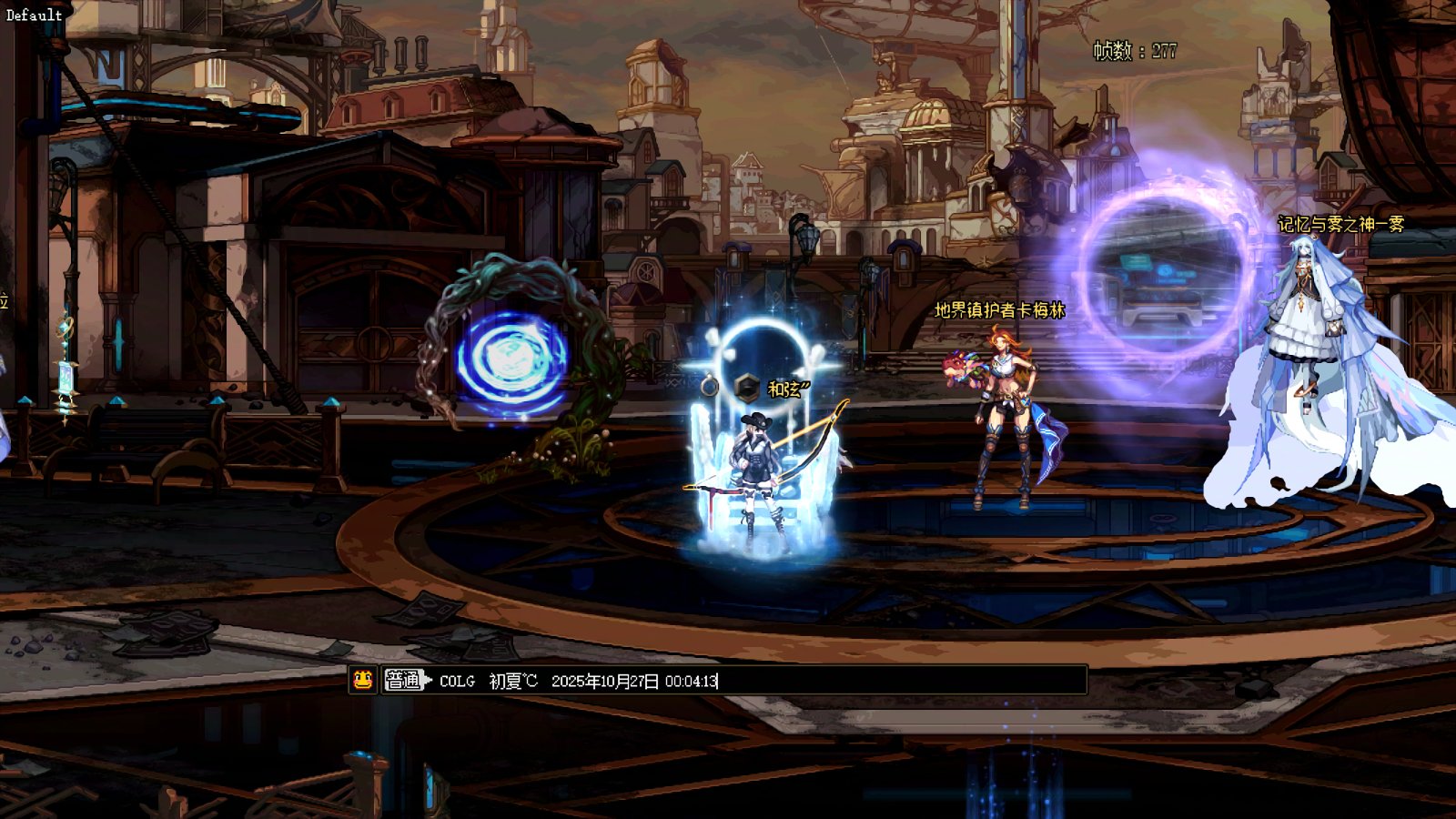Open the emoji picker in chat bar
Screen dimensions: 1456x819
(363, 680)
